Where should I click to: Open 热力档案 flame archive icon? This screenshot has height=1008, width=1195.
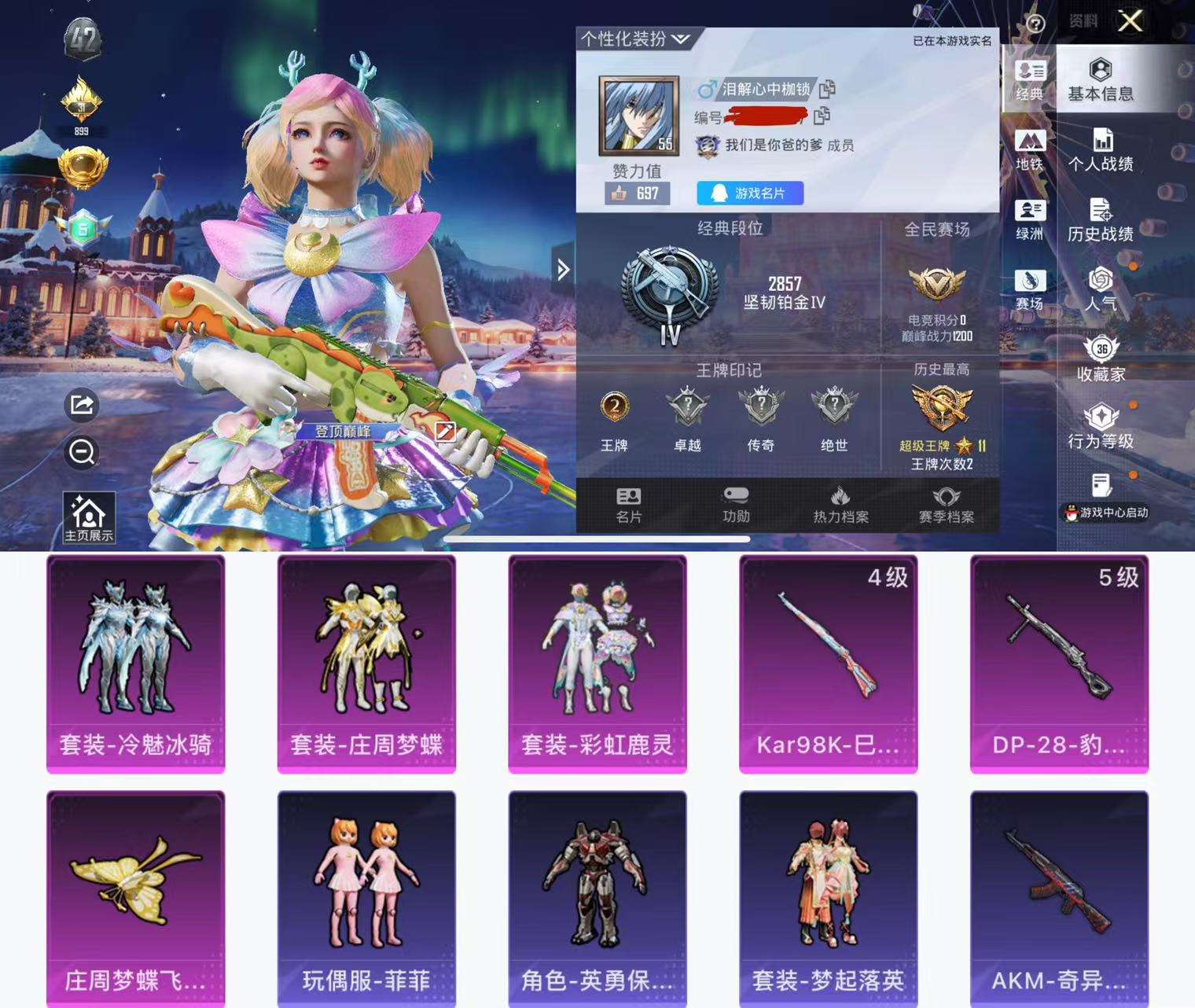[840, 503]
